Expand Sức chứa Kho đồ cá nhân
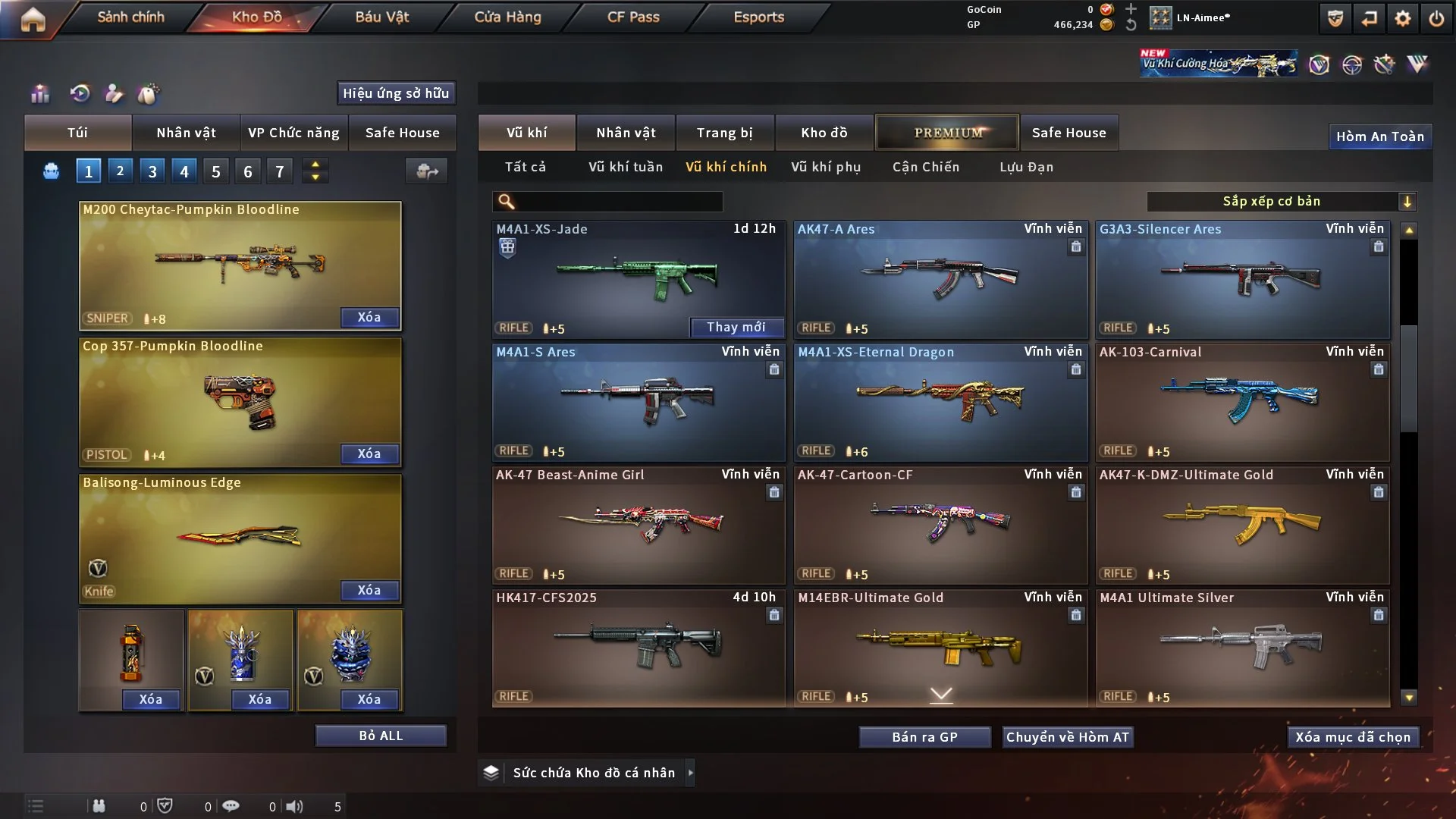The width and height of the screenshot is (1456, 819). (689, 773)
